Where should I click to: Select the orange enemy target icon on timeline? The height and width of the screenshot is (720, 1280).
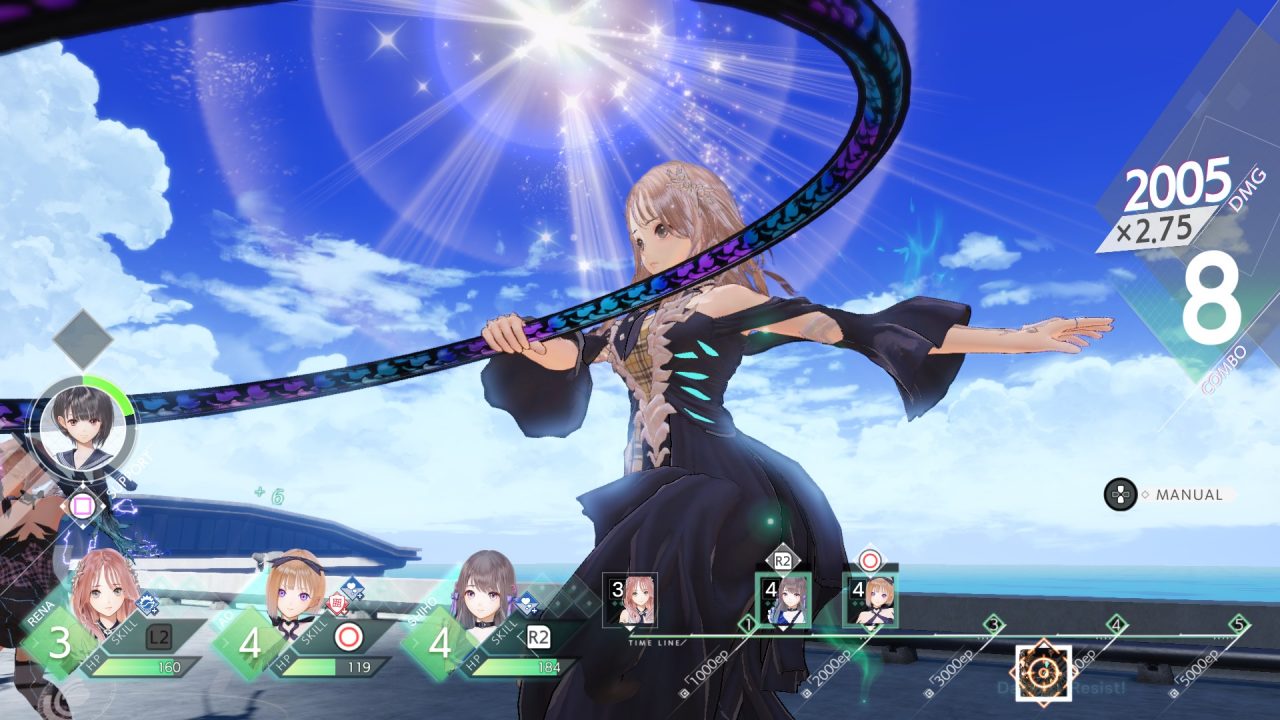point(1043,672)
